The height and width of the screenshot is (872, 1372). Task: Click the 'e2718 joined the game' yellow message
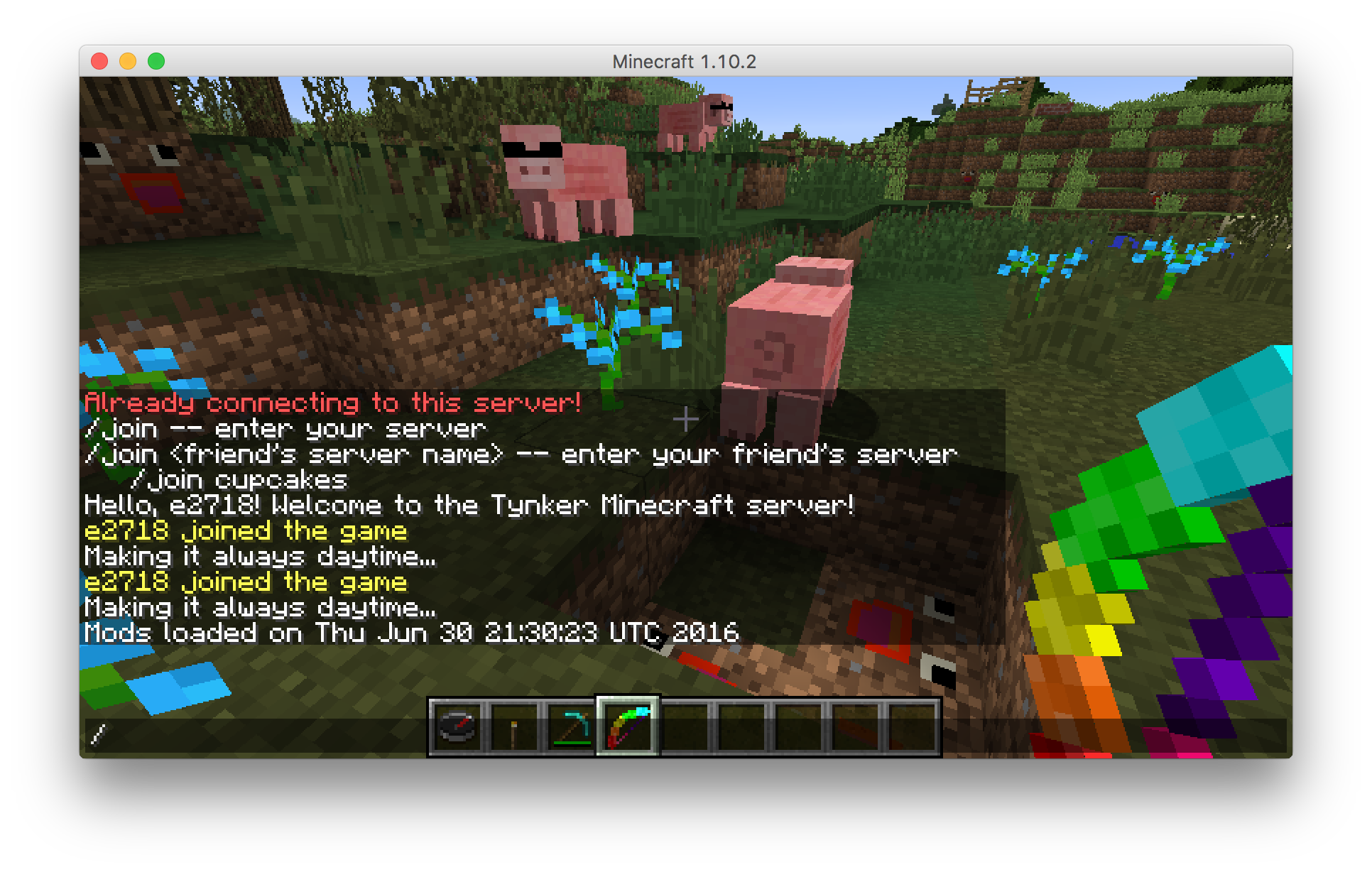[245, 530]
